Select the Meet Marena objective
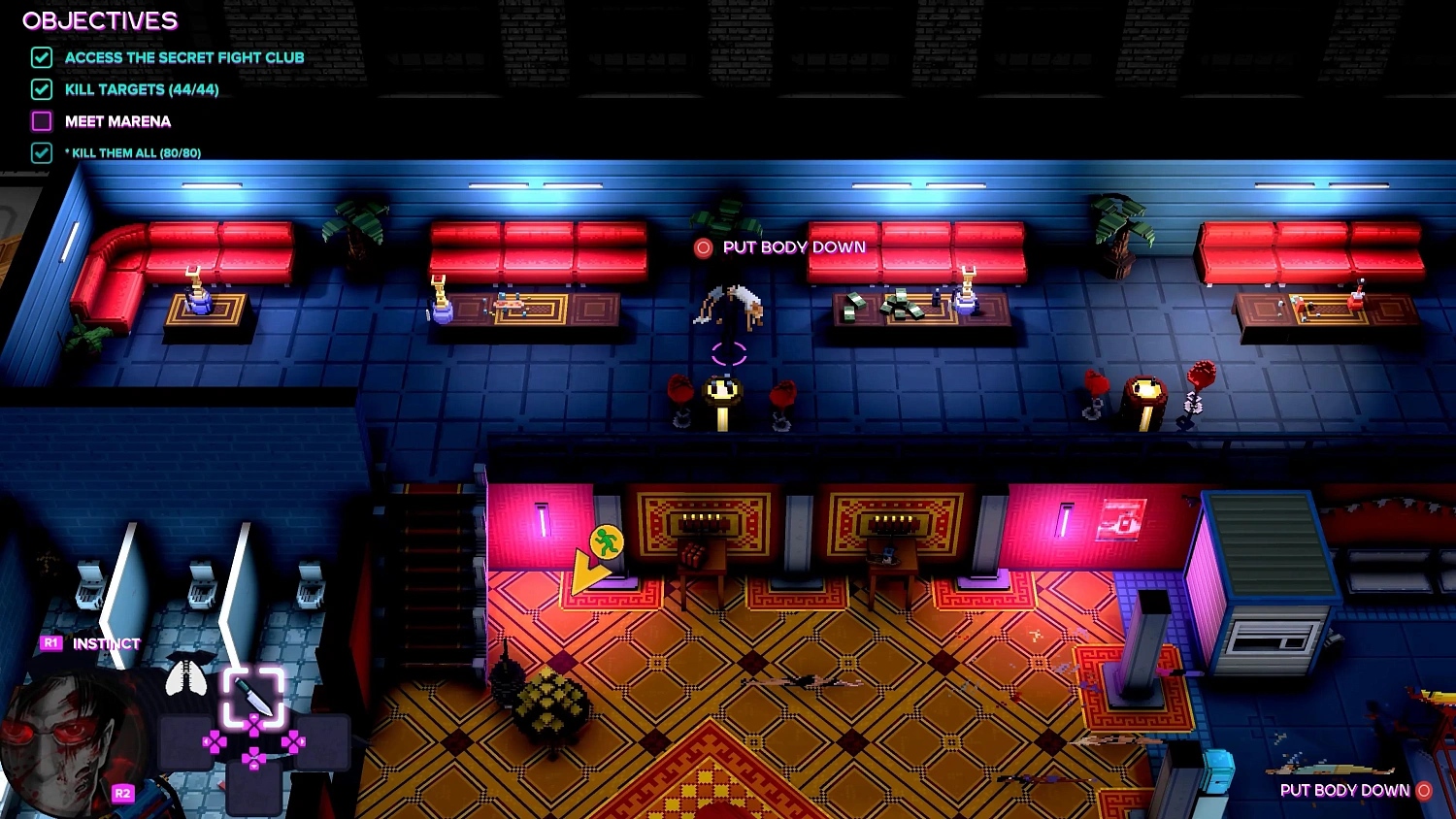1456x819 pixels. 117,121
